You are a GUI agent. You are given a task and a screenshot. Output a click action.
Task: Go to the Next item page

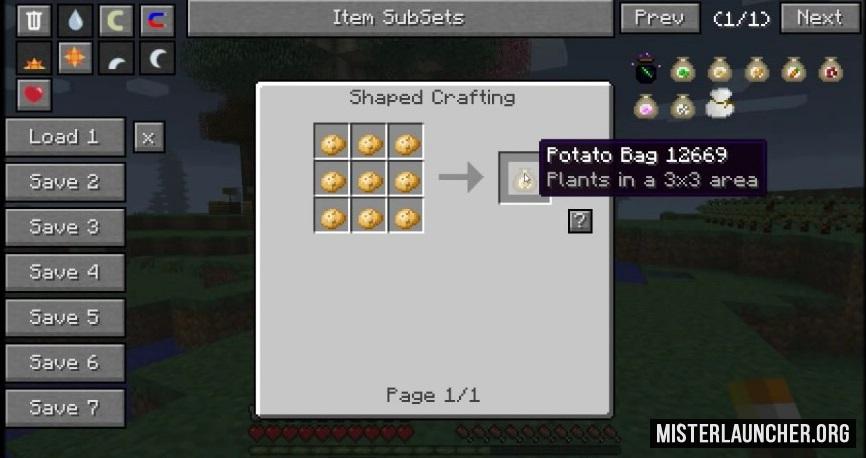(x=819, y=18)
